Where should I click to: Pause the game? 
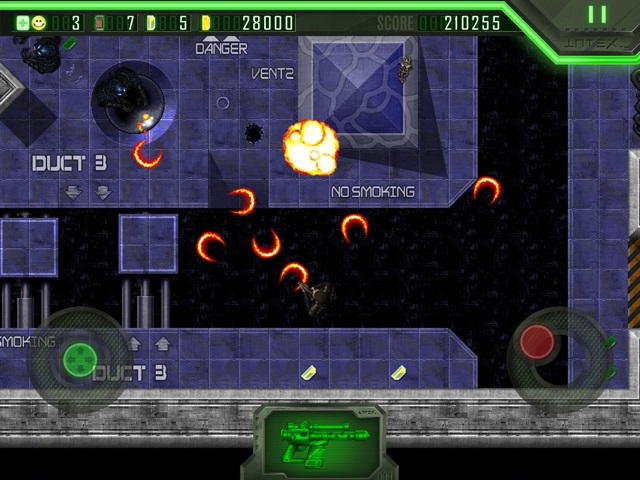[597, 15]
